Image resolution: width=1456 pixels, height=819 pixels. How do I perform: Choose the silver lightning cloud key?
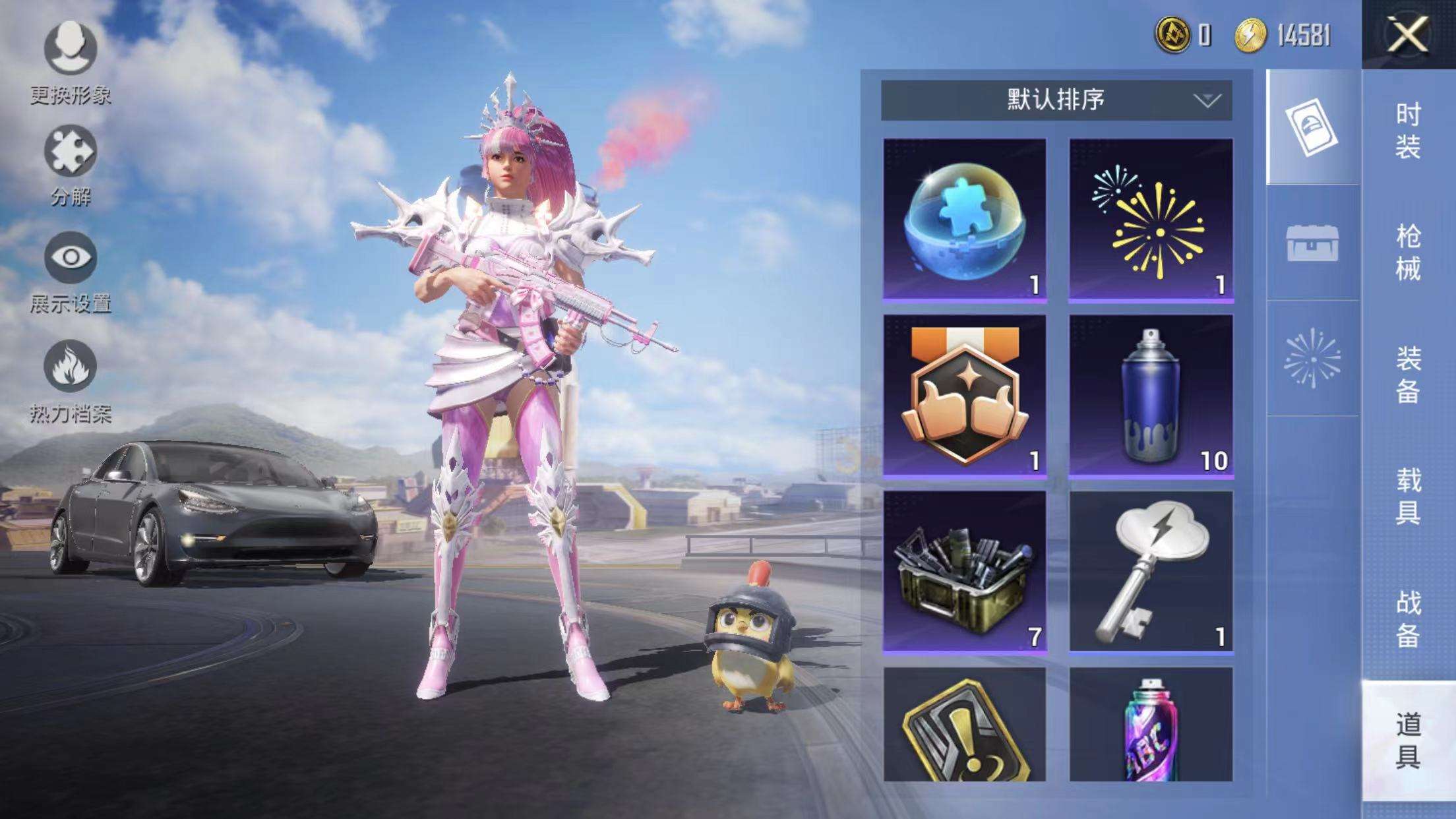1151,572
